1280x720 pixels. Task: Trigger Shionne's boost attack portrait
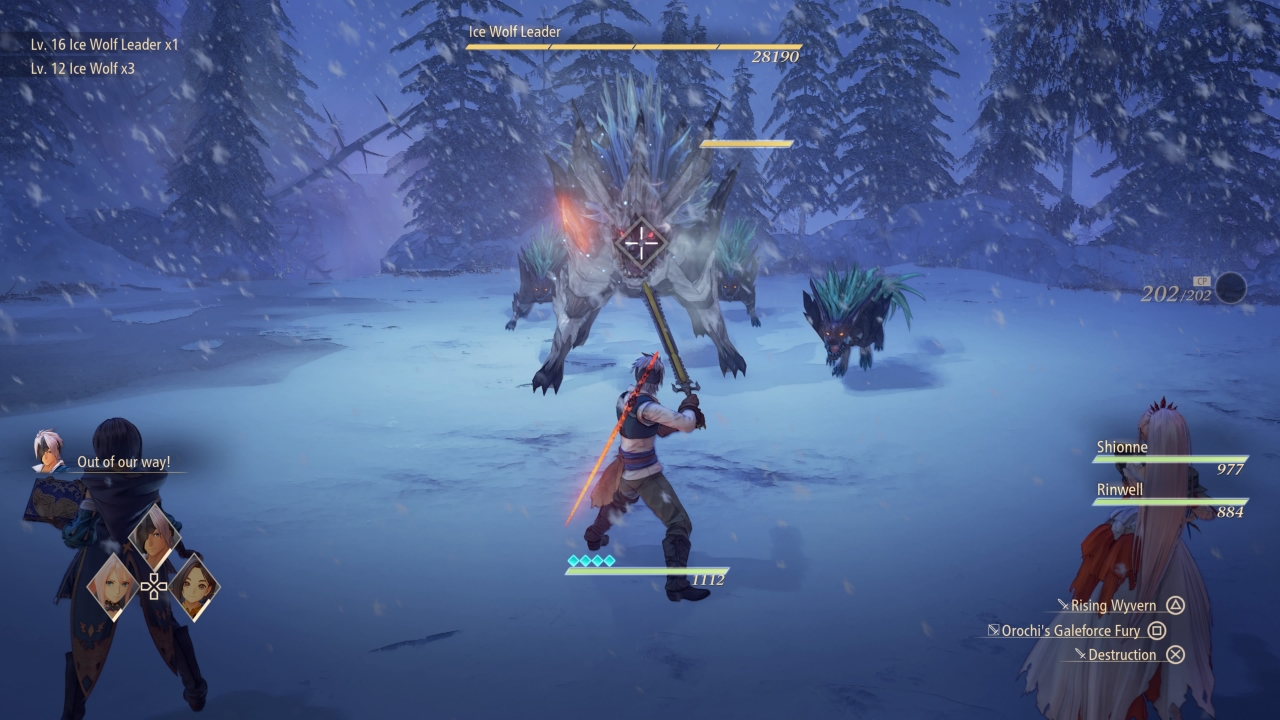pos(112,586)
